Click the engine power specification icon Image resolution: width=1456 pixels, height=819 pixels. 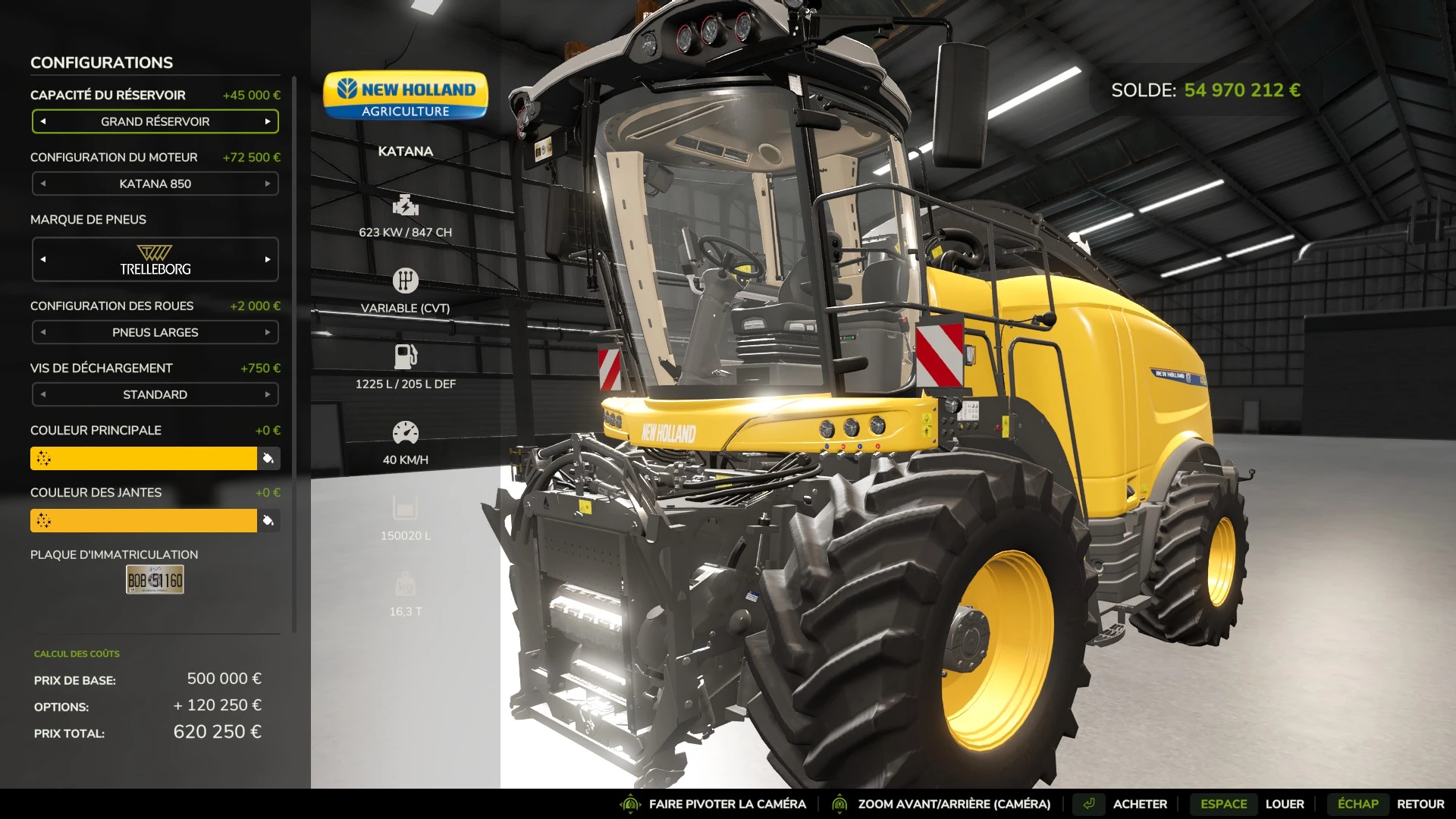coord(406,205)
